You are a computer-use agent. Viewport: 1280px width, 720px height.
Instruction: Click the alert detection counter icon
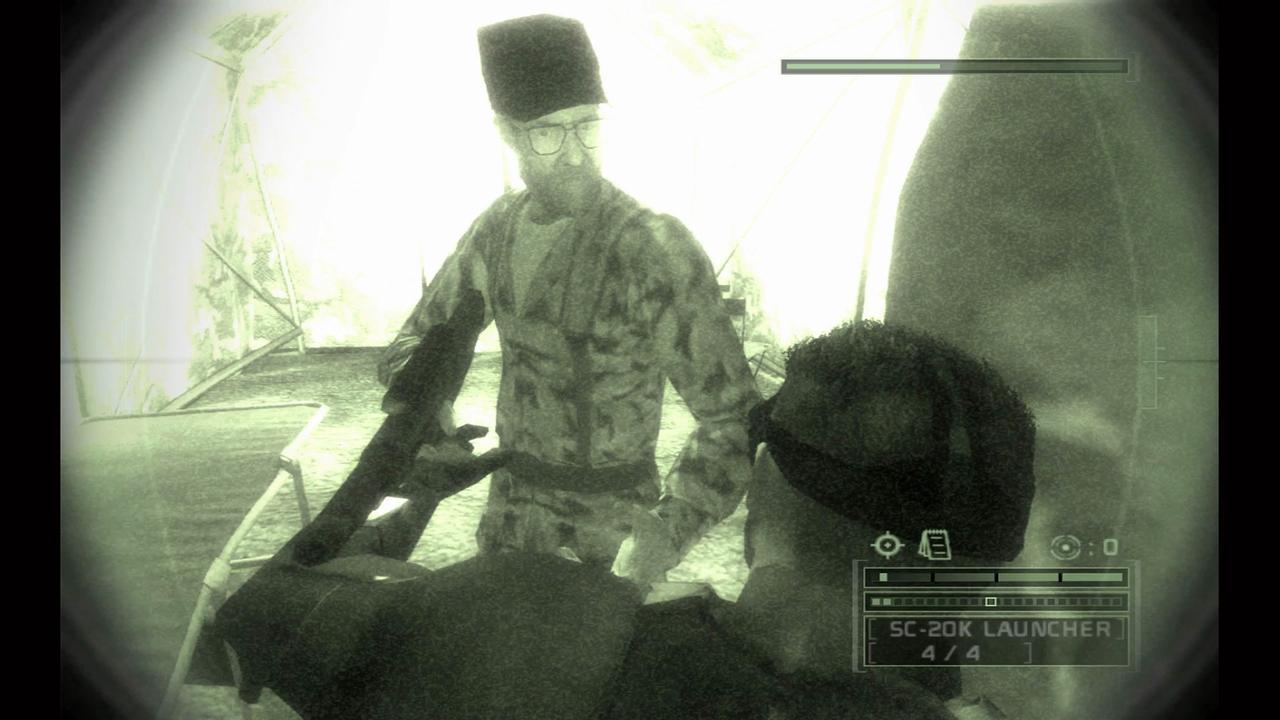(x=1067, y=546)
